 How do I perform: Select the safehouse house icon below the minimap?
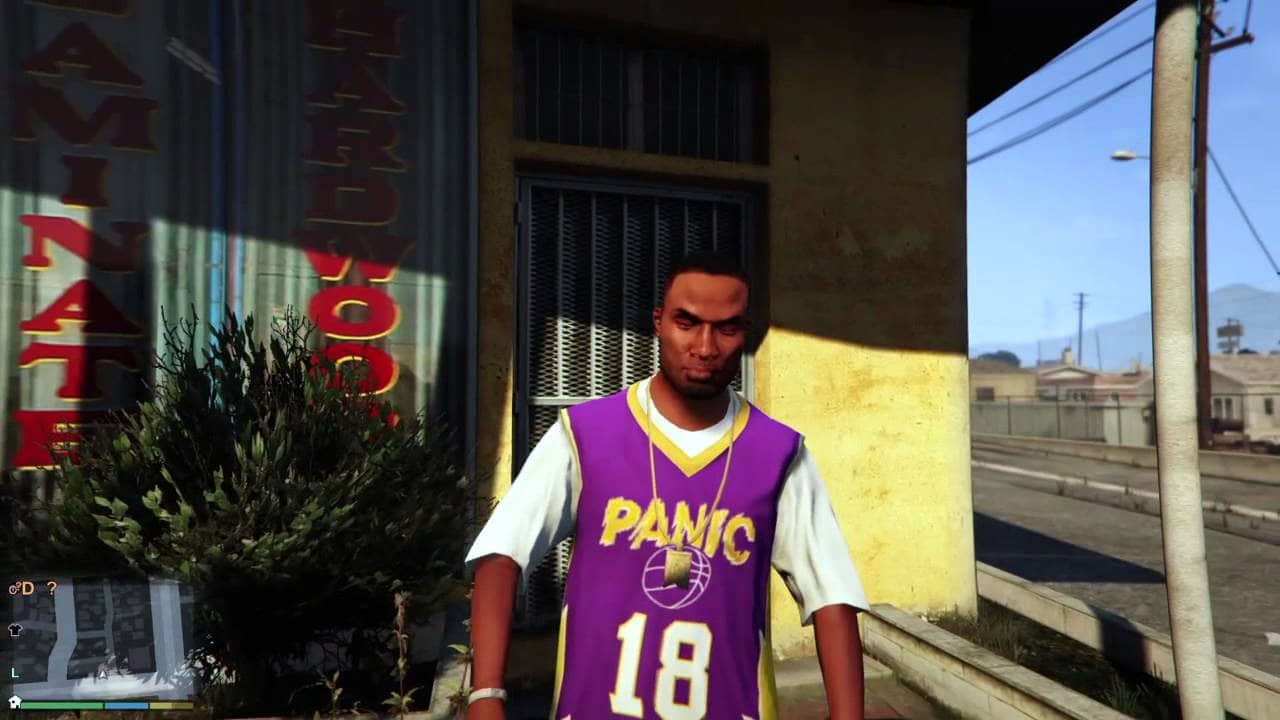[x=14, y=702]
